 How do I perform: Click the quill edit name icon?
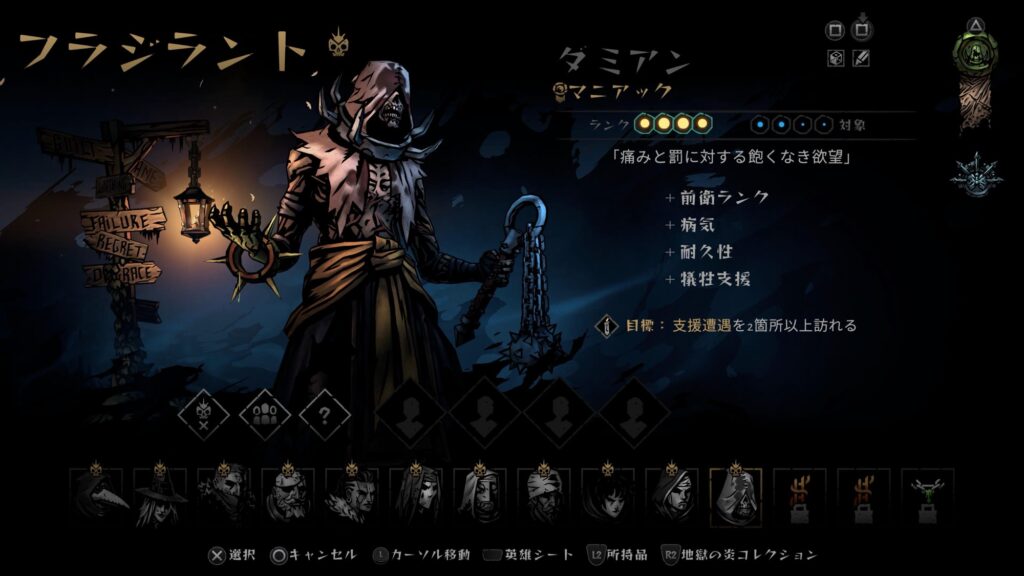coord(861,58)
